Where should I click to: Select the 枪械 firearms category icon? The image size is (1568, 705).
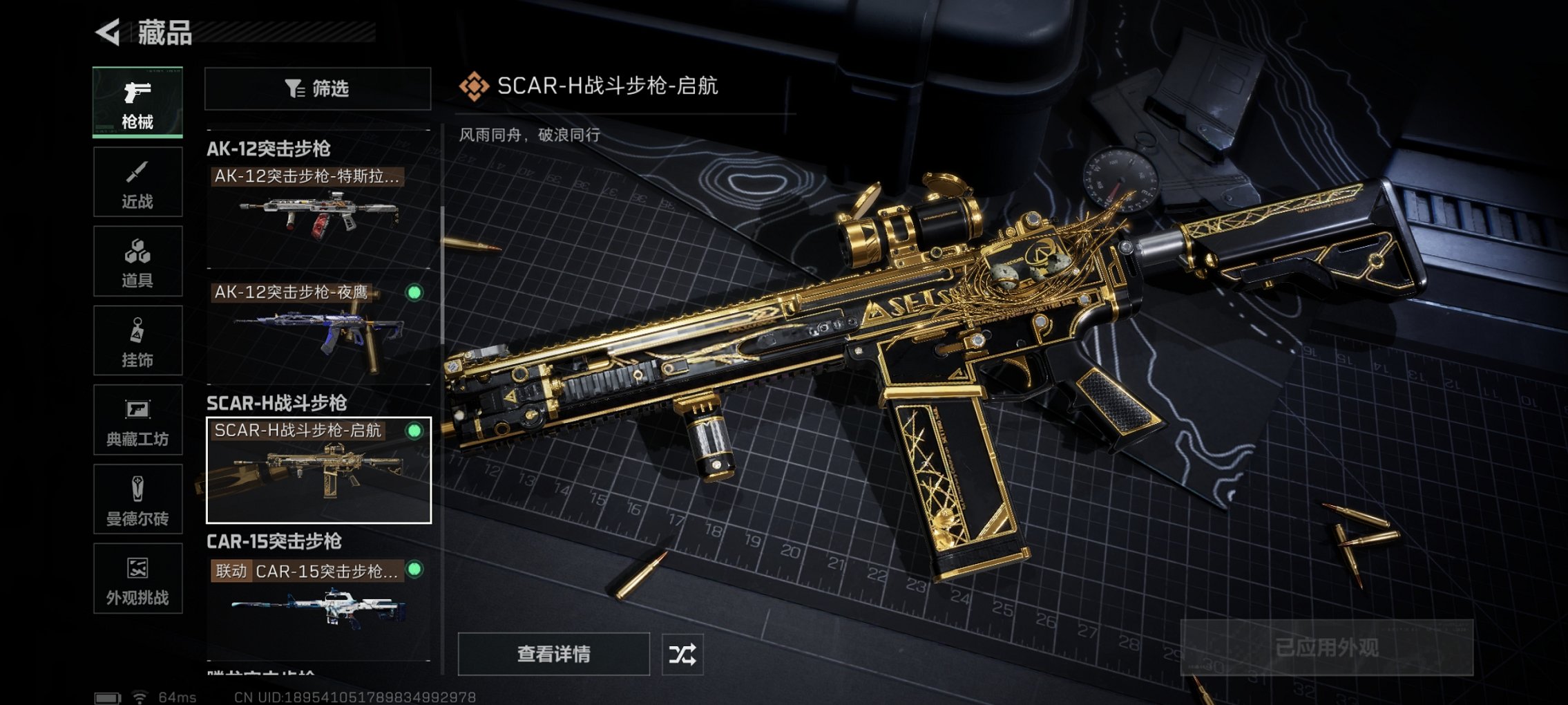pos(137,102)
